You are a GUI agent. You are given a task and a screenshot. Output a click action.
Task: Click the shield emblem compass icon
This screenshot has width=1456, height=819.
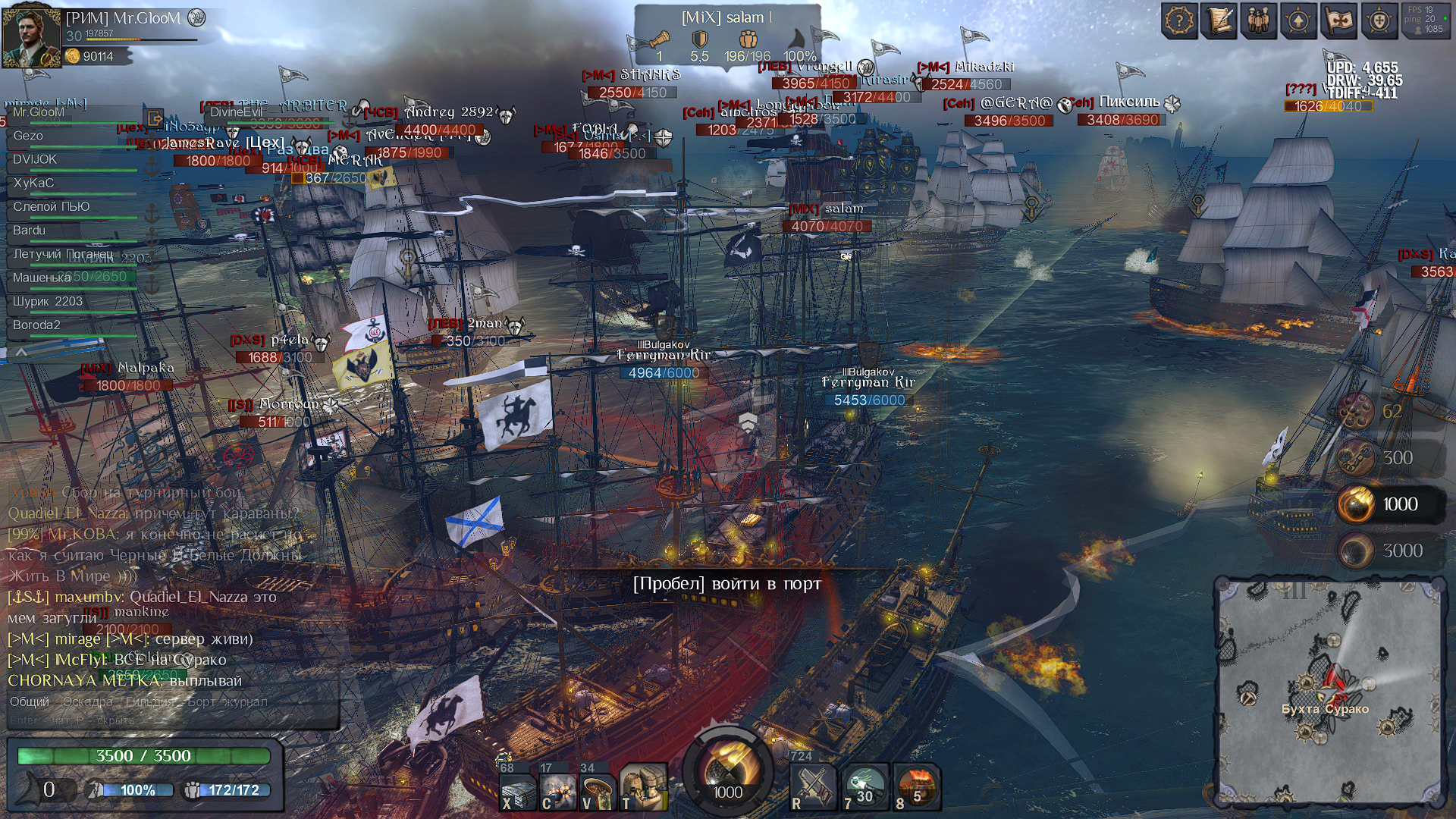pos(1379,20)
